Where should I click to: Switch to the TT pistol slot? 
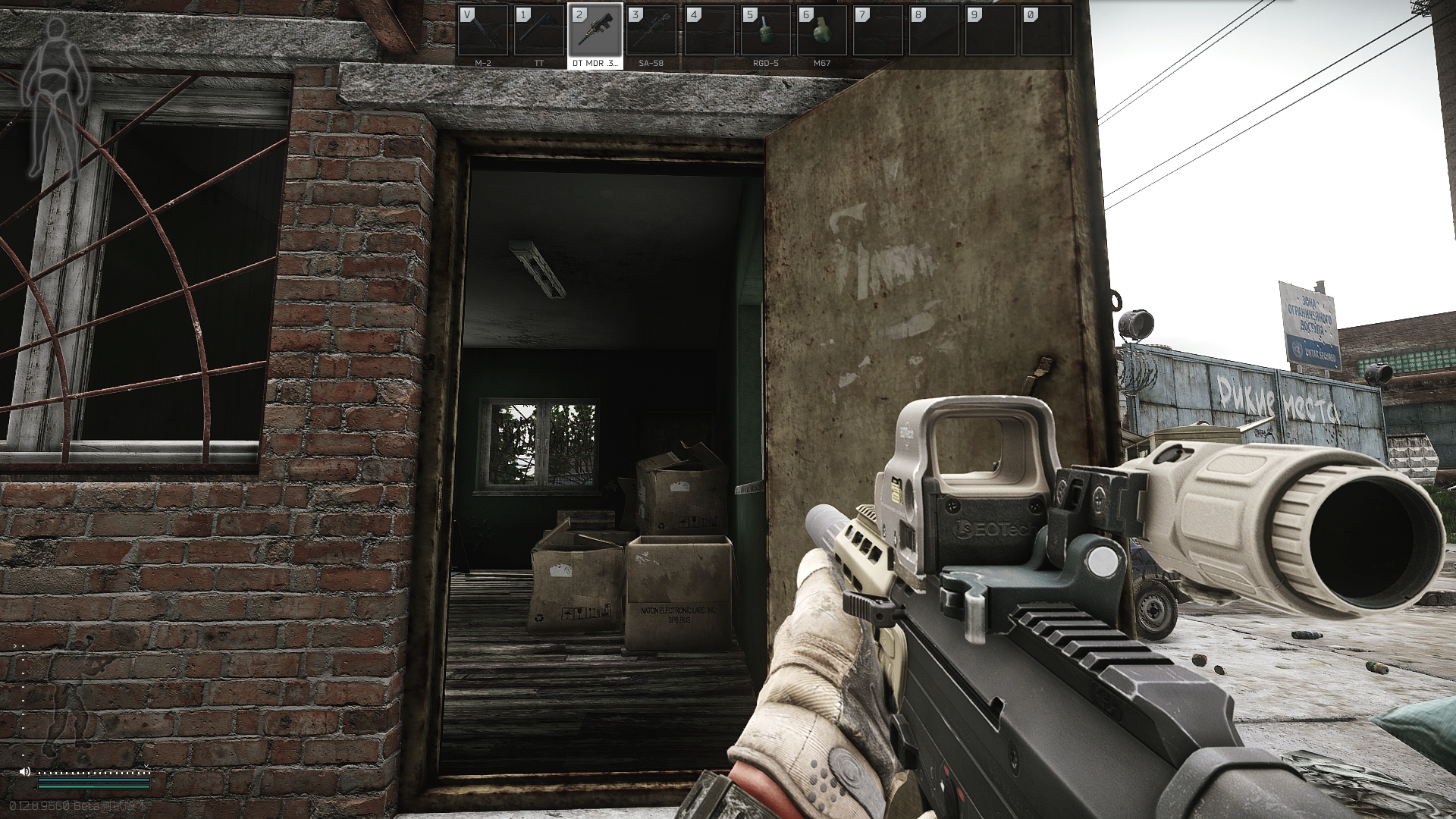539,32
